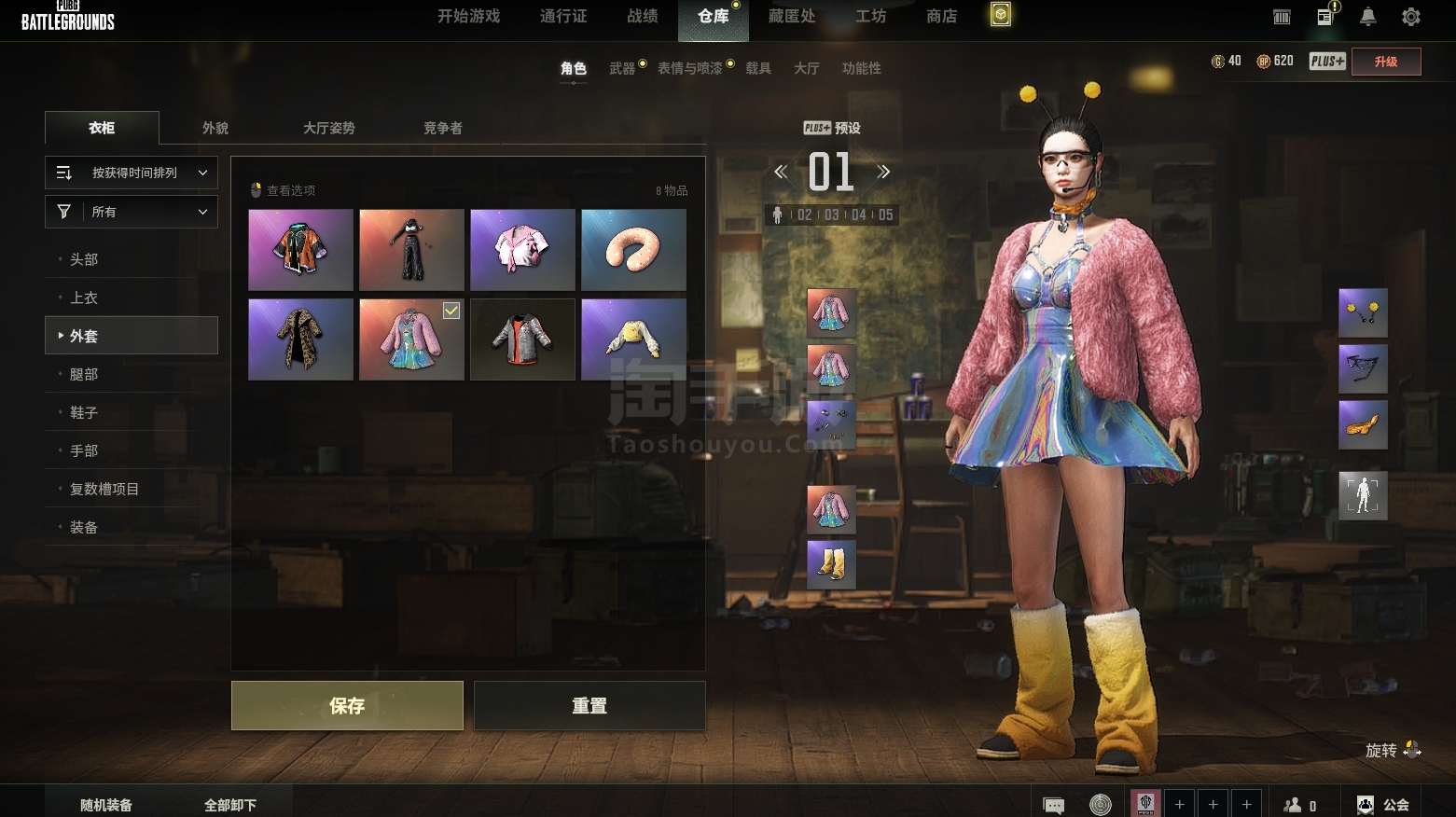The width and height of the screenshot is (1456, 817).
Task: Click the 升级 upgrade button
Action: 1386,62
